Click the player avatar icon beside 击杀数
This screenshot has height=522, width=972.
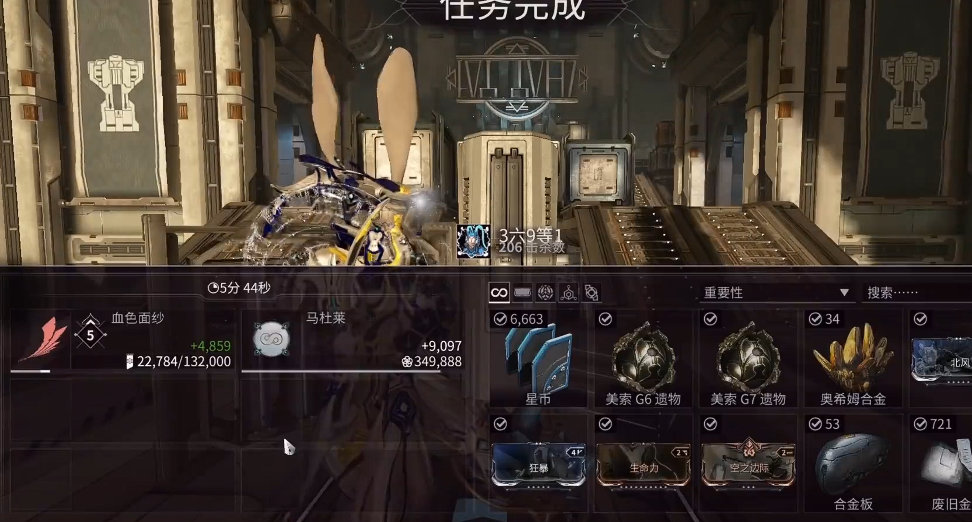pos(473,240)
